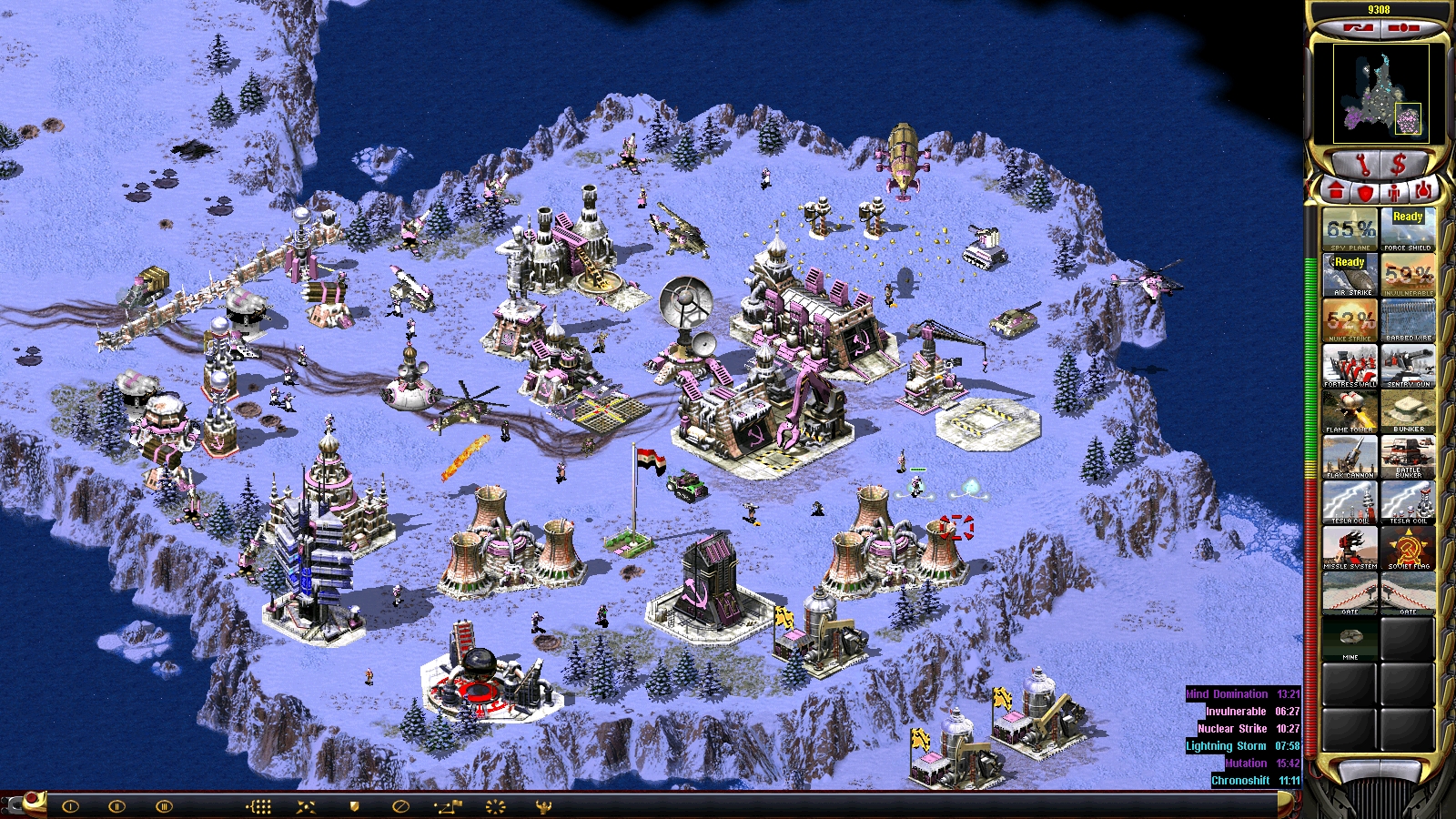Switch to the Infantry sidebar tab

pos(1394,193)
